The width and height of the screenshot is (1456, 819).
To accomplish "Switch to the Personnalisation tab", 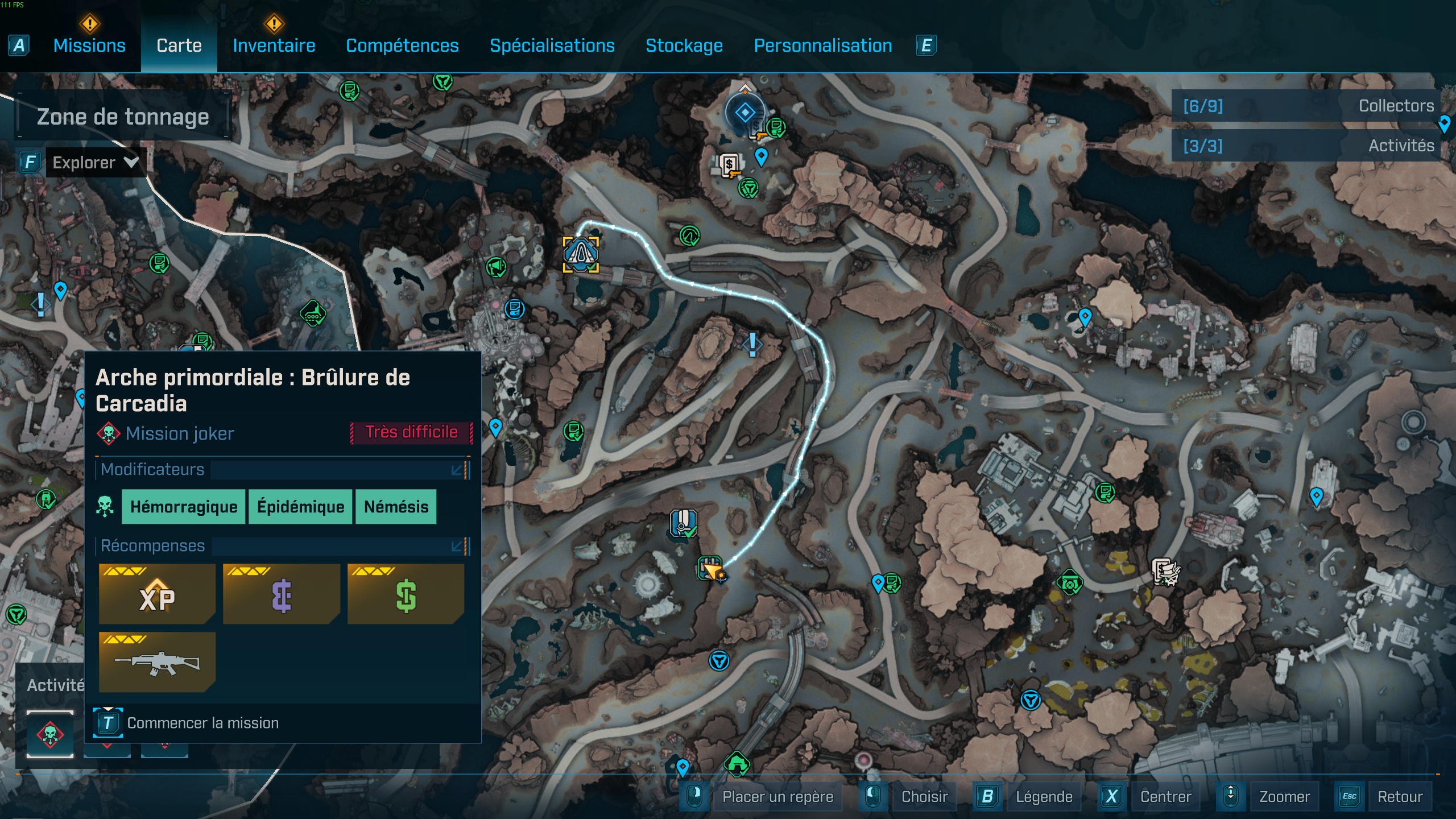I will coord(822,45).
